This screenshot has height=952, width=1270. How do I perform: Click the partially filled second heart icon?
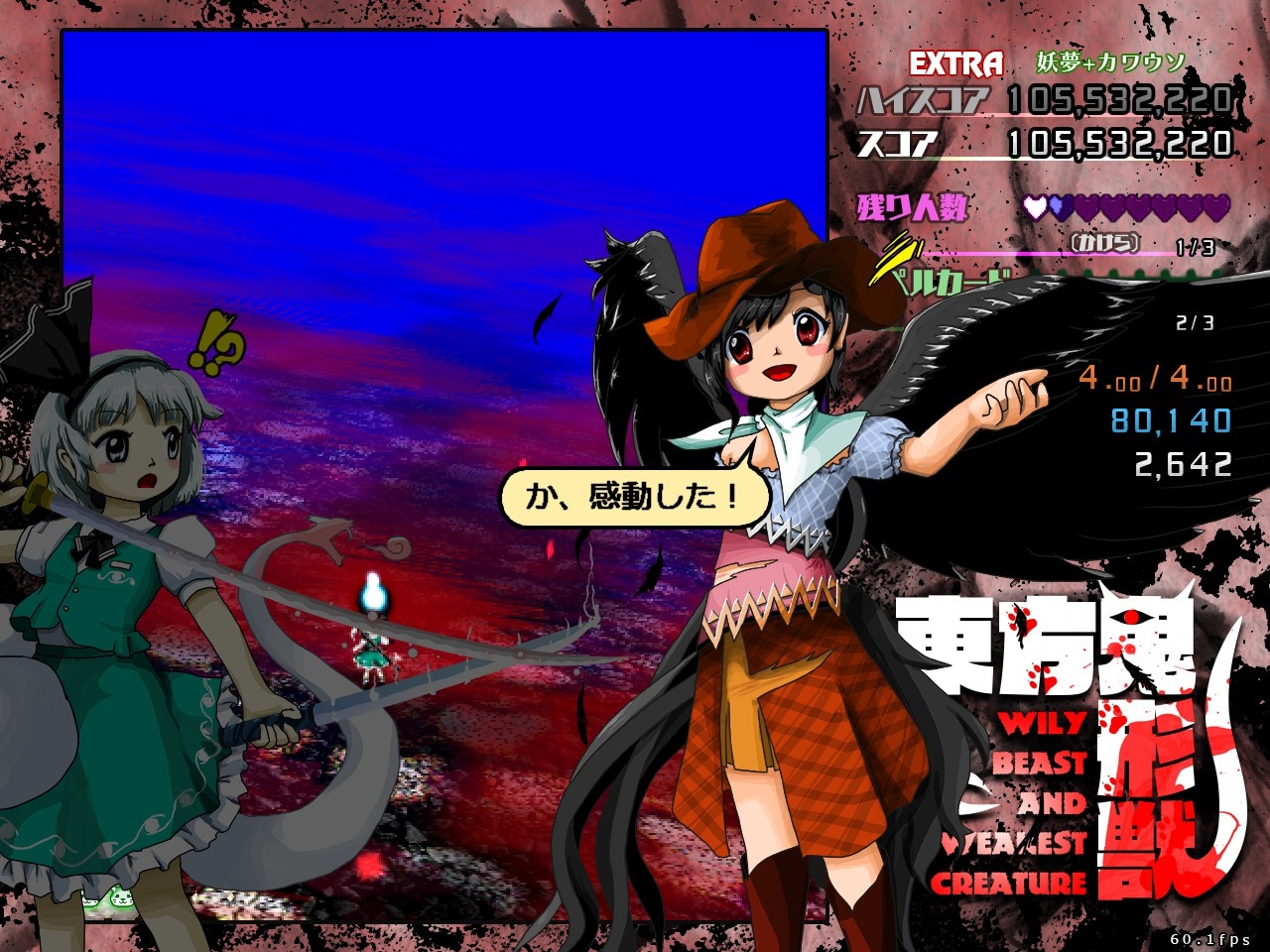1060,208
